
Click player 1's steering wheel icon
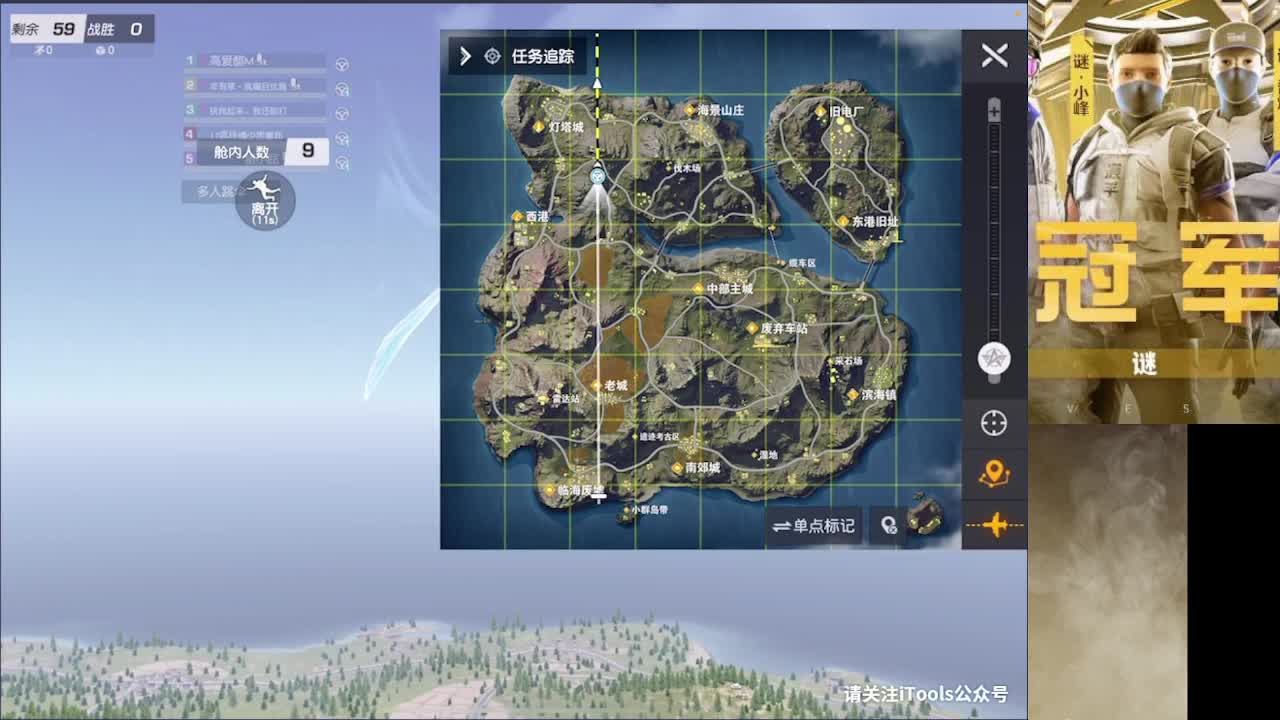point(343,64)
